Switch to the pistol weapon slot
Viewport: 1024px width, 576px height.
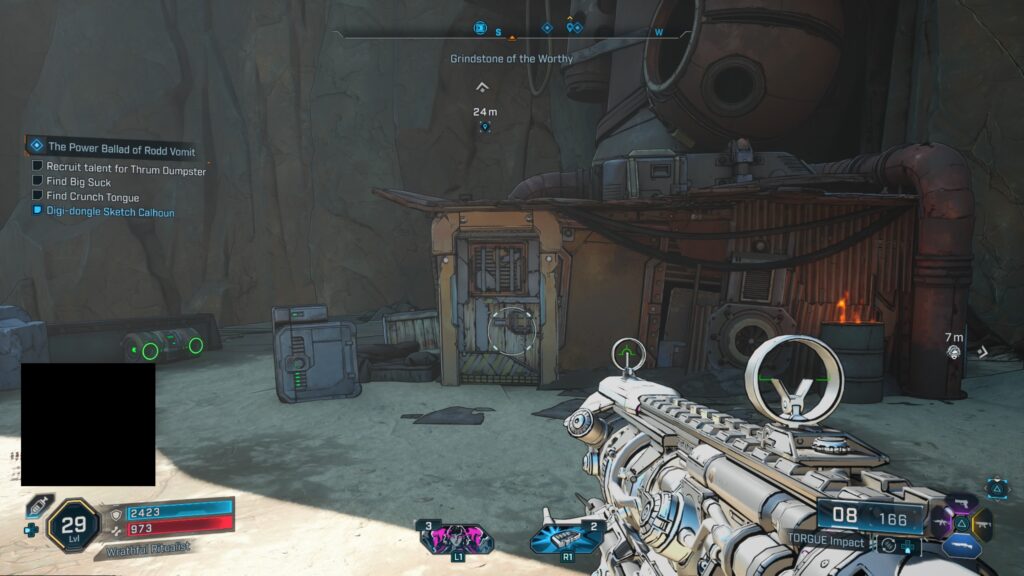tap(964, 503)
